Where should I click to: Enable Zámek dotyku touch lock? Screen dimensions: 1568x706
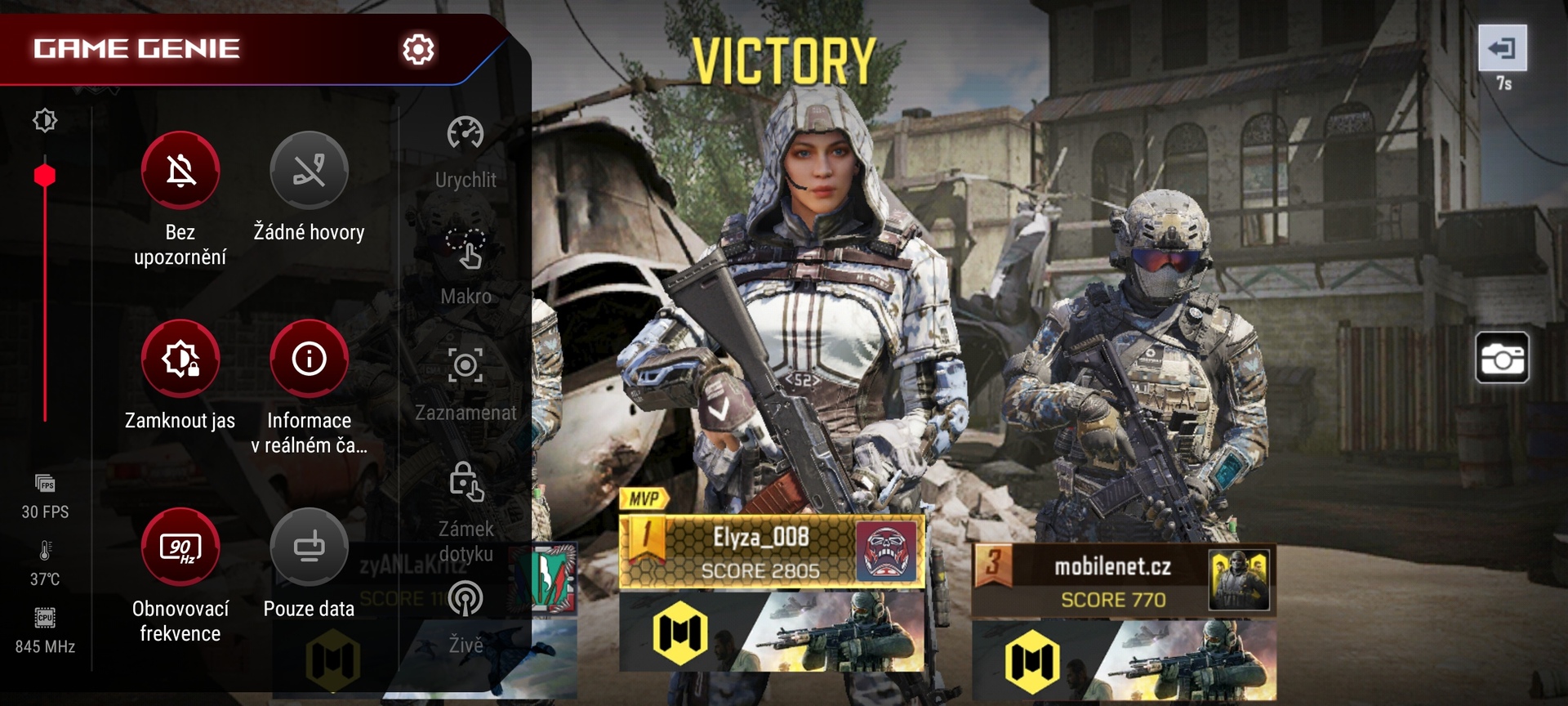point(465,482)
